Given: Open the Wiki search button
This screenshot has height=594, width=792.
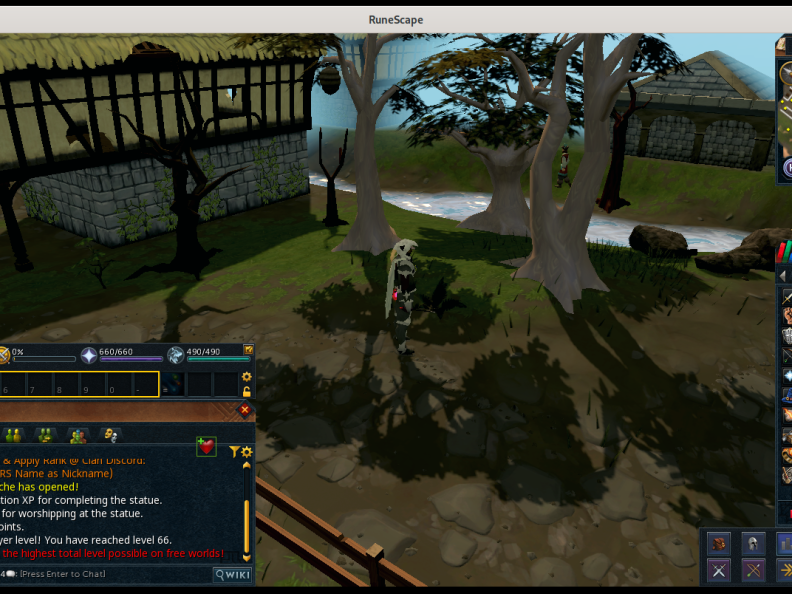Looking at the screenshot, I should 232,574.
